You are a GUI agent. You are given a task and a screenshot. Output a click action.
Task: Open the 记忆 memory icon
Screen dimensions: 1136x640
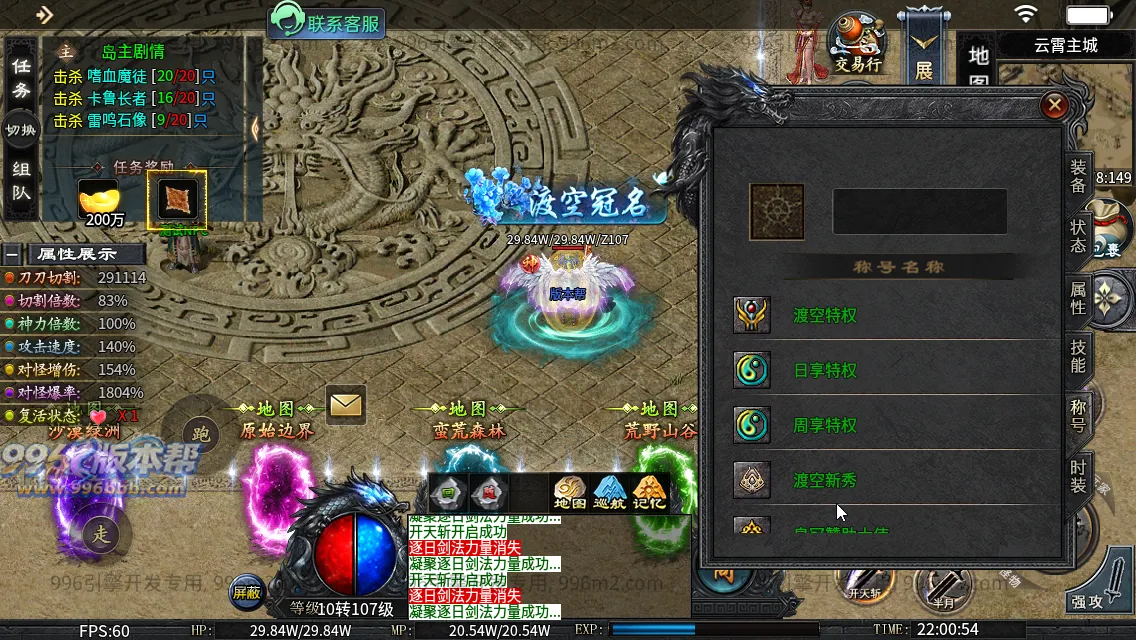(649, 493)
